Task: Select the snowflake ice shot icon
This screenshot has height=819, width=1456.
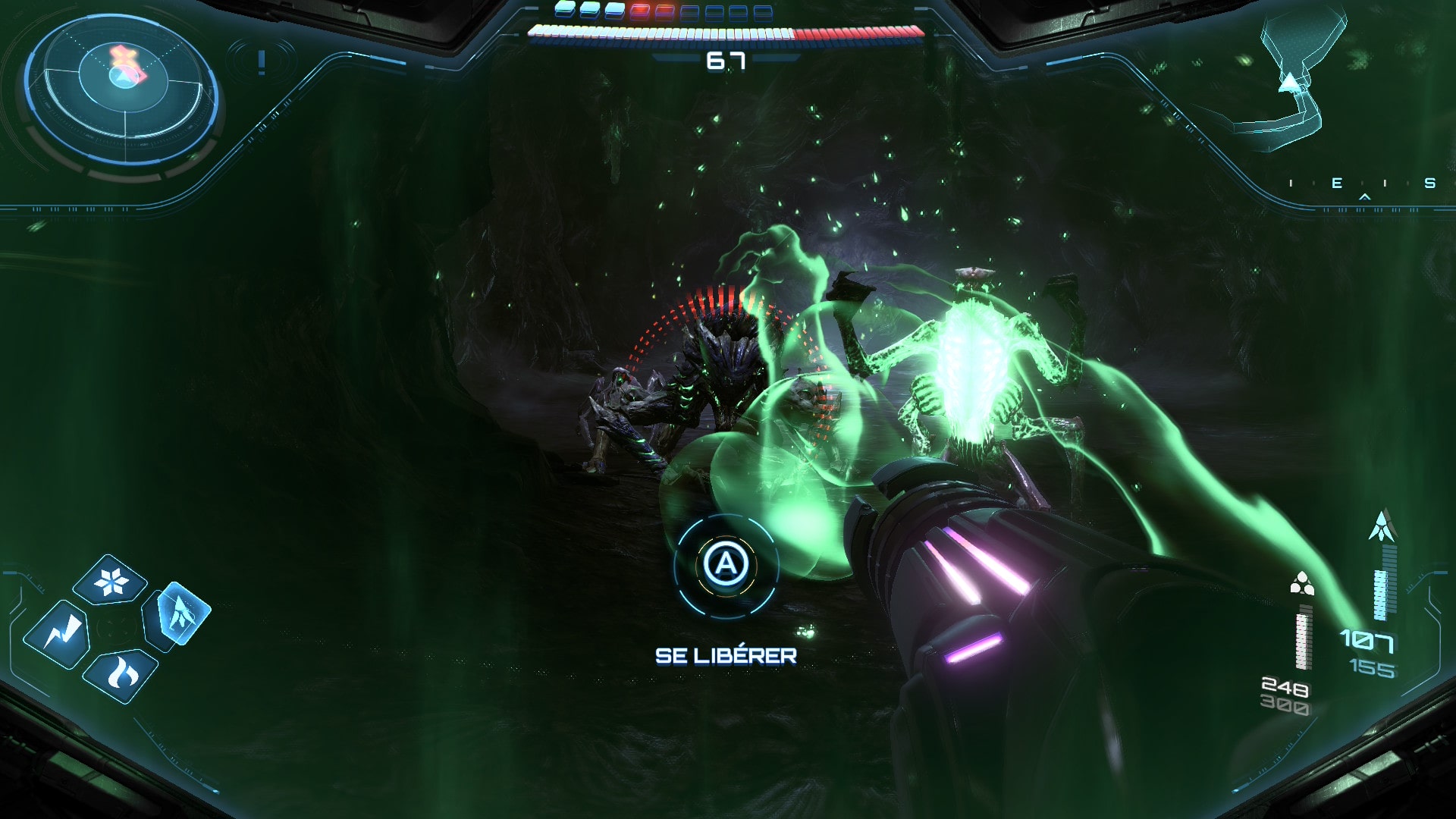Action: point(112,581)
